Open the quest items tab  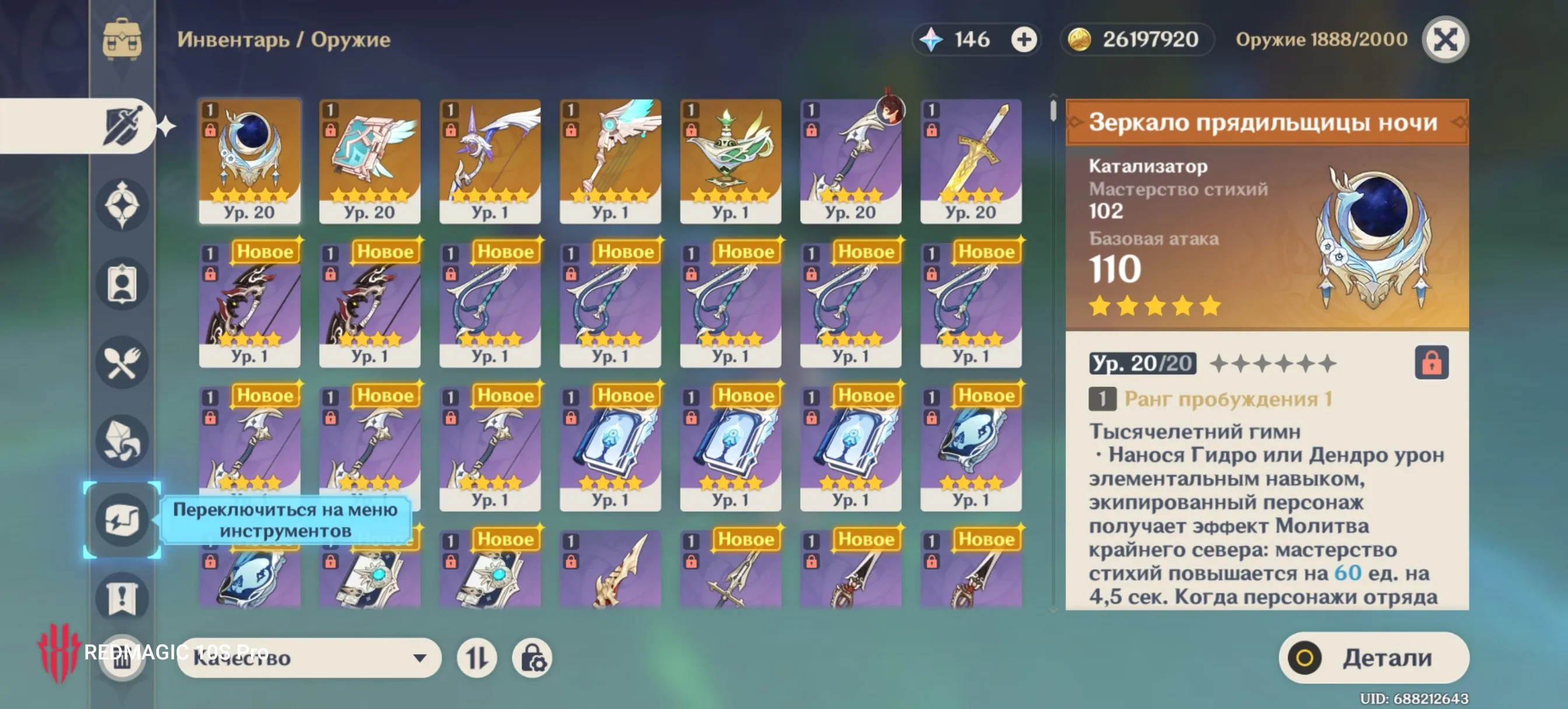pos(122,598)
